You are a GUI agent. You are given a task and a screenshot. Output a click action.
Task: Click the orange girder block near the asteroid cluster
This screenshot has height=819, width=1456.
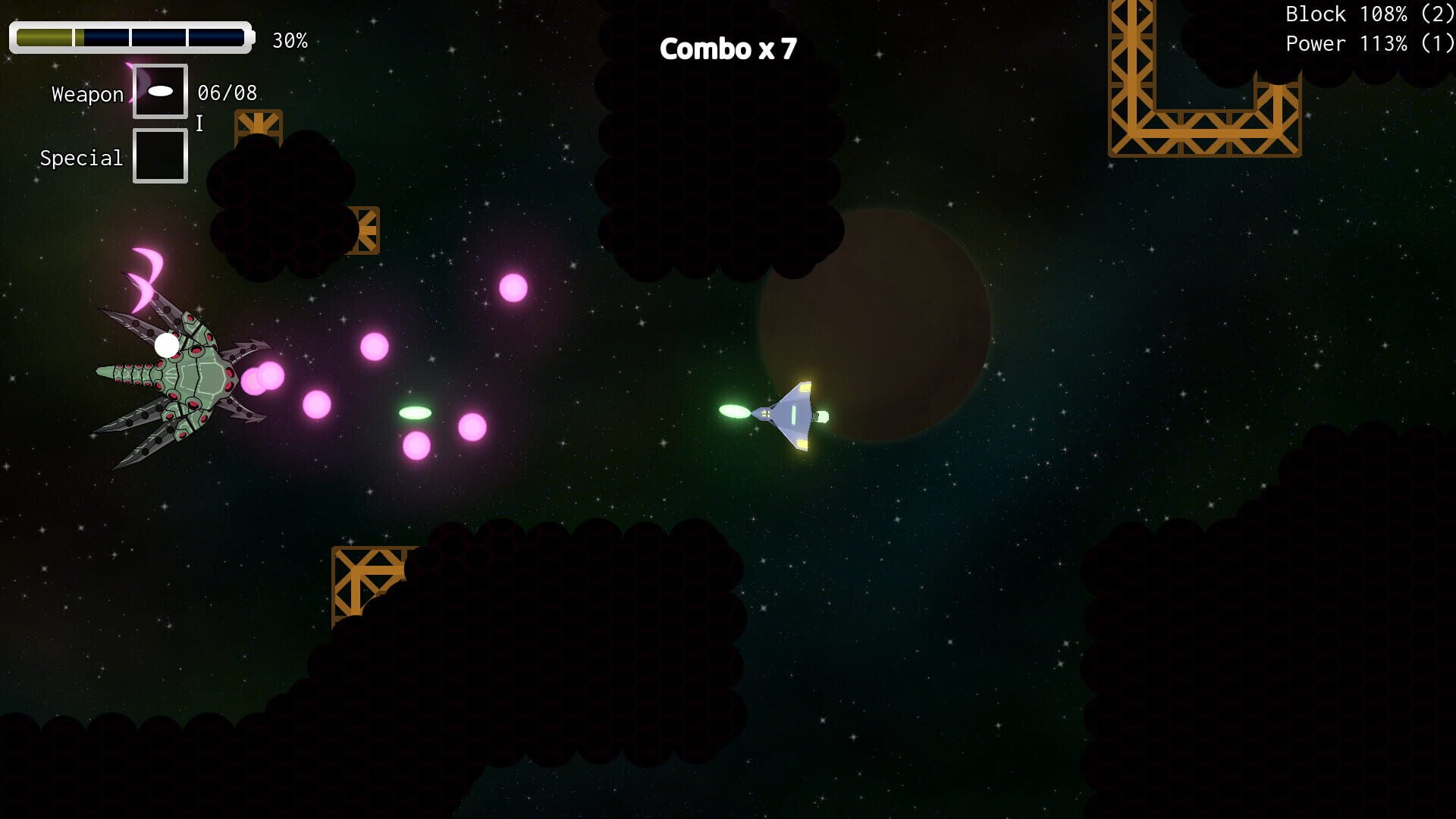[x=362, y=231]
